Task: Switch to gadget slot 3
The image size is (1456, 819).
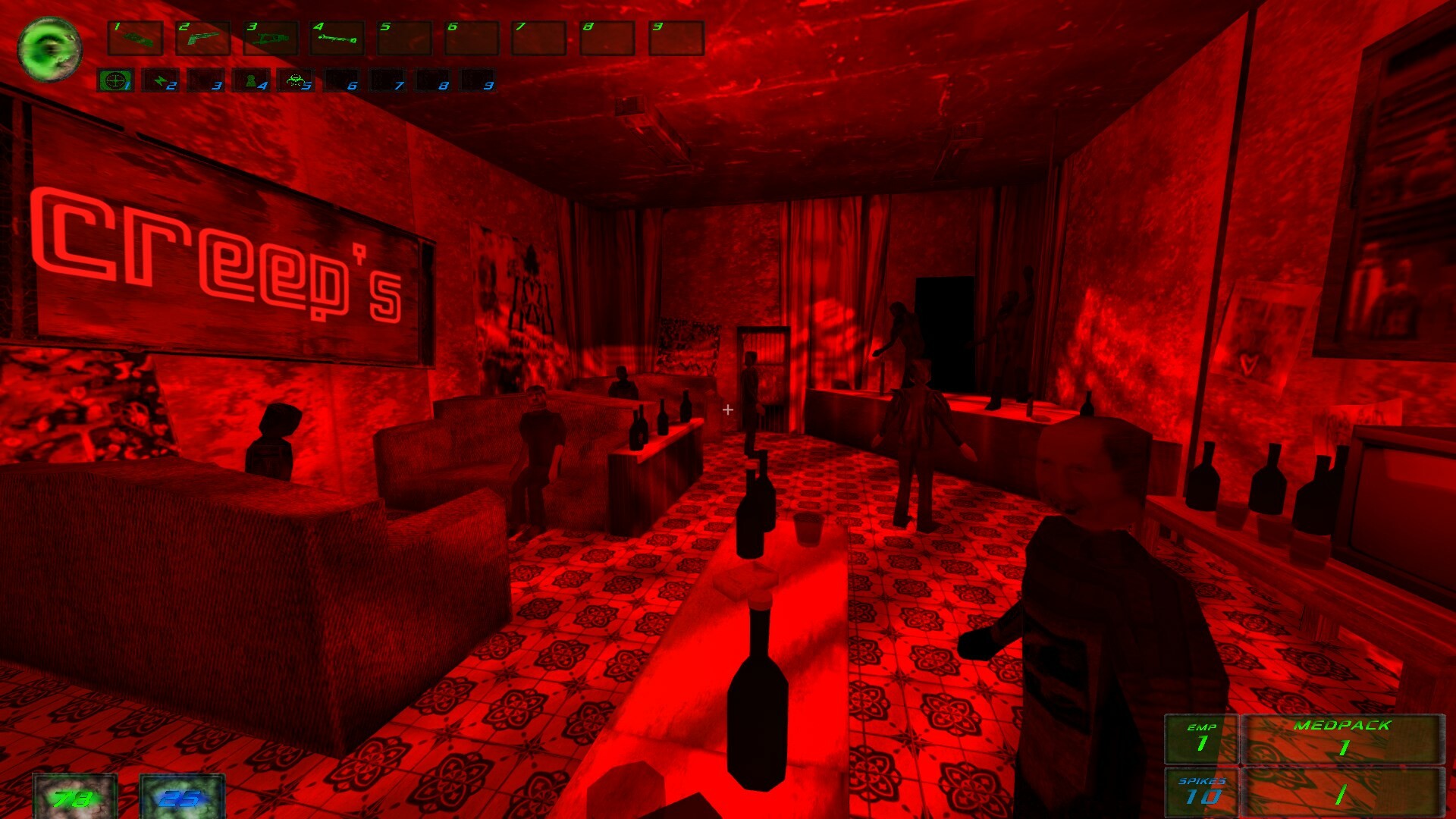Action: click(x=204, y=81)
